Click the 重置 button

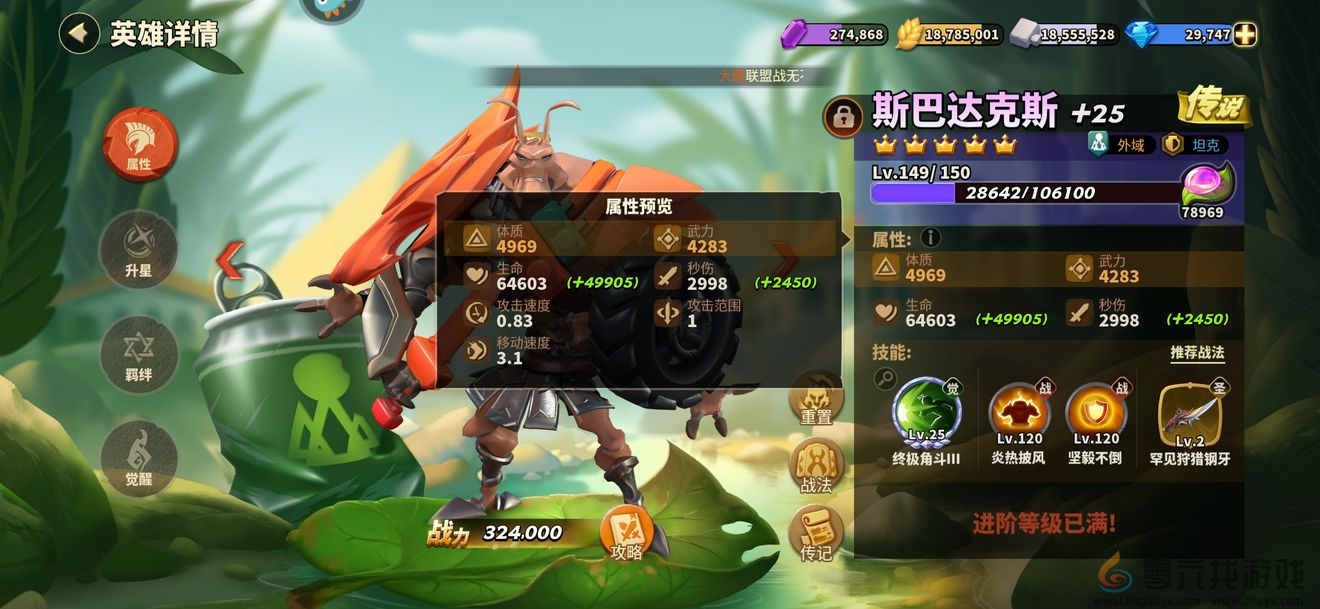coord(816,399)
